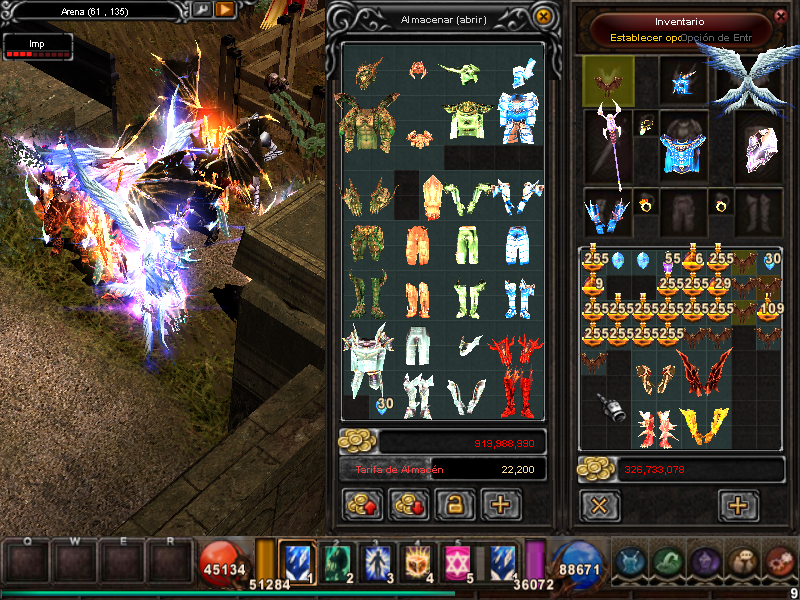Click the plus button in the inventory

click(x=738, y=505)
